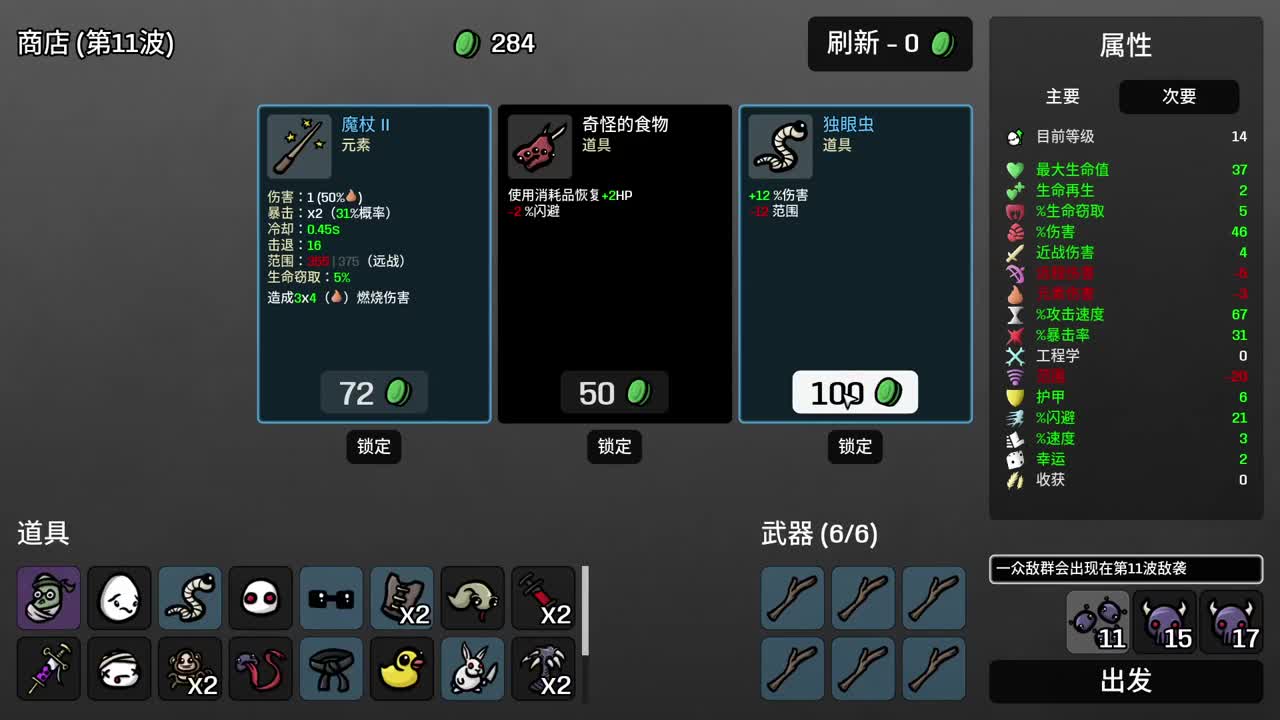
Task: Click the black belt item icon
Action: tap(331, 669)
